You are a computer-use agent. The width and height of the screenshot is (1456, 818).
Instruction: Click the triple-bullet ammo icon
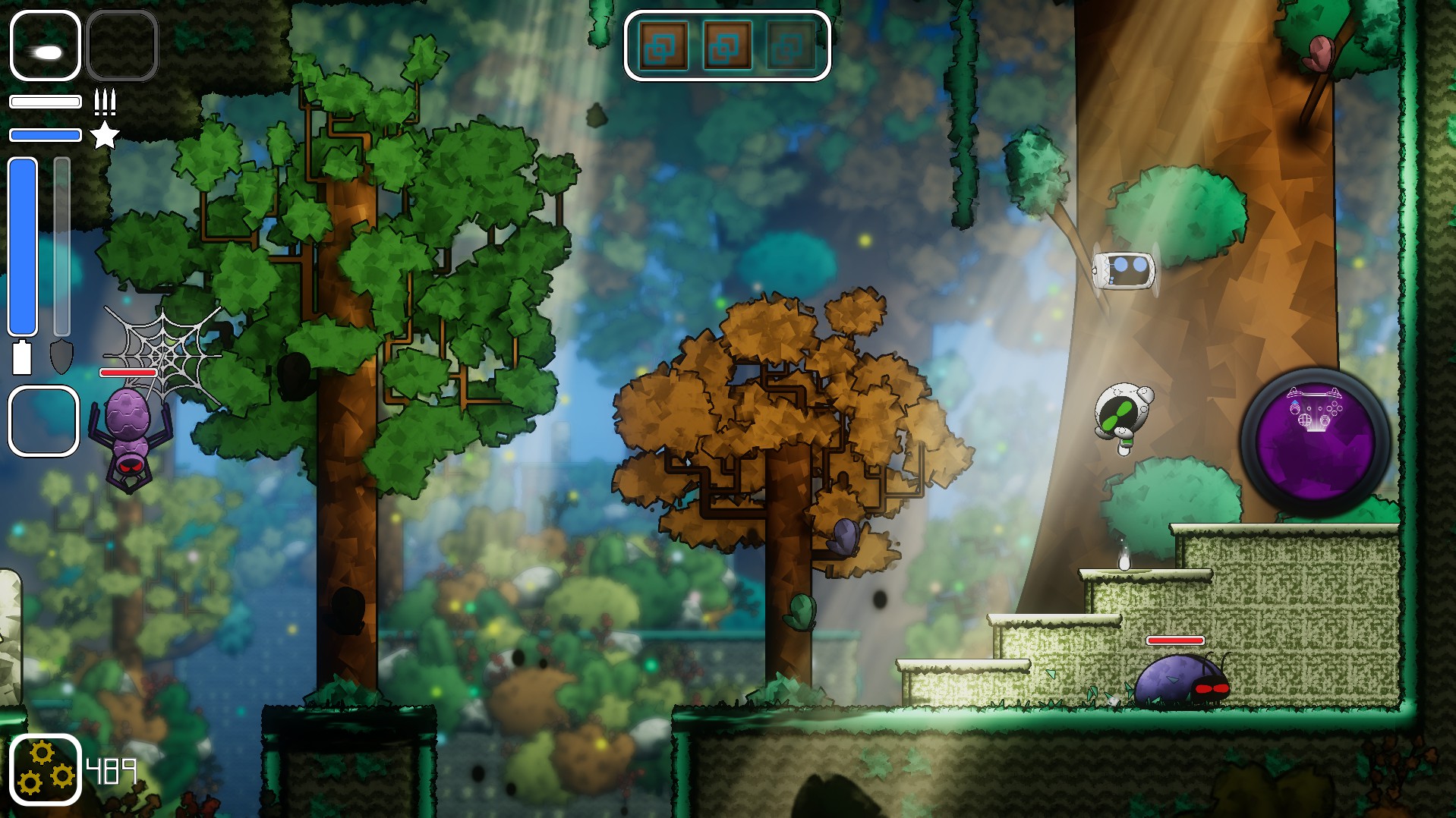click(x=105, y=101)
